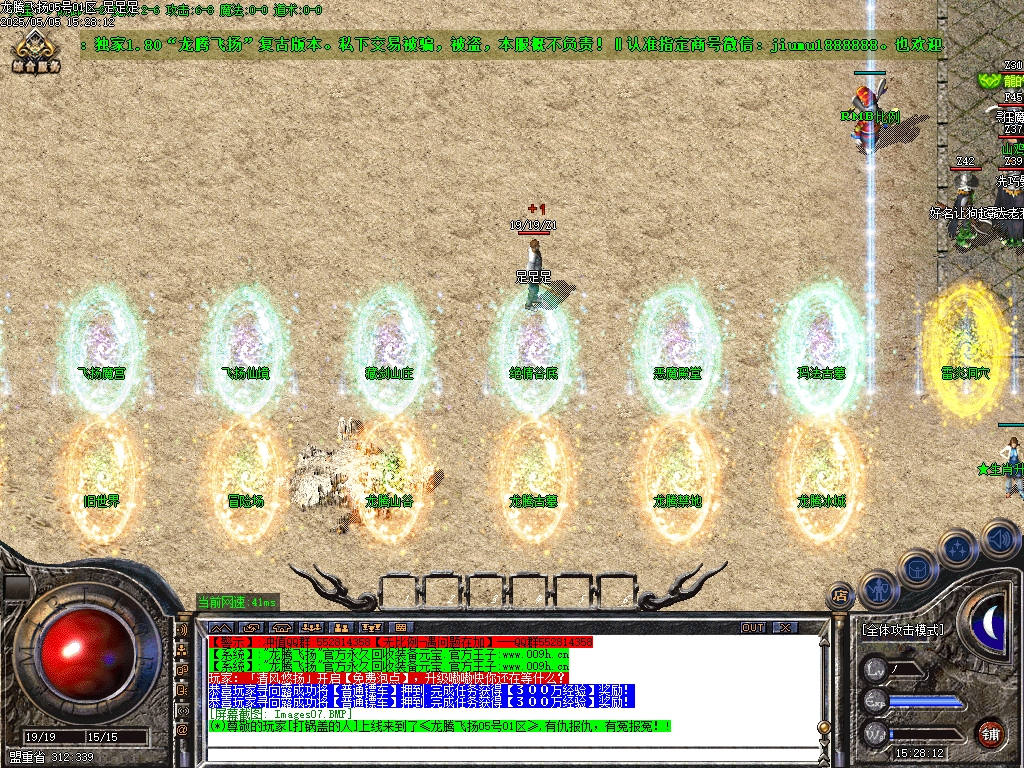The width and height of the screenshot is (1024, 768).
Task: Toggle the sound speaker icon
Action: 1000,538
